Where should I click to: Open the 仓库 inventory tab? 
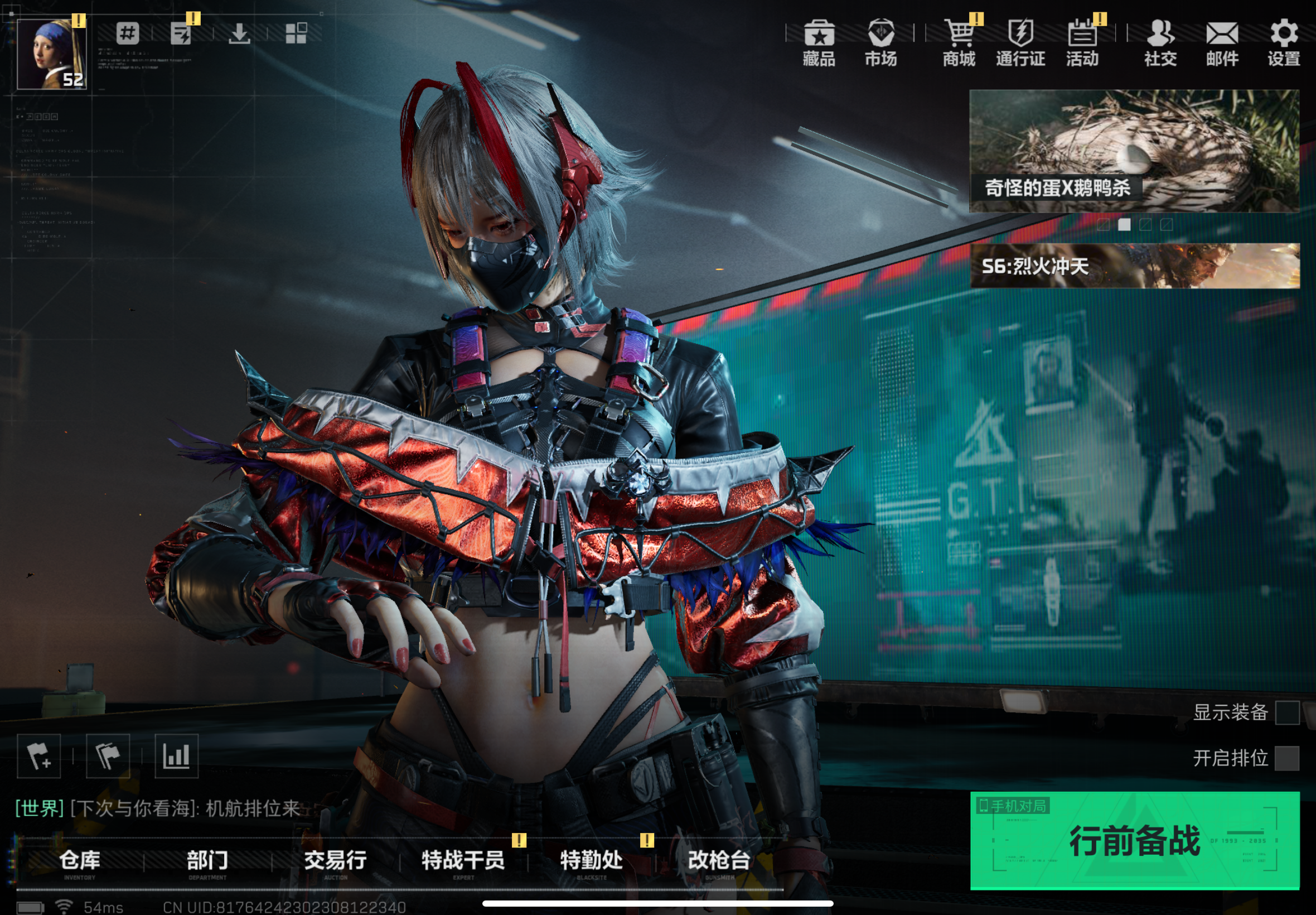coord(80,861)
